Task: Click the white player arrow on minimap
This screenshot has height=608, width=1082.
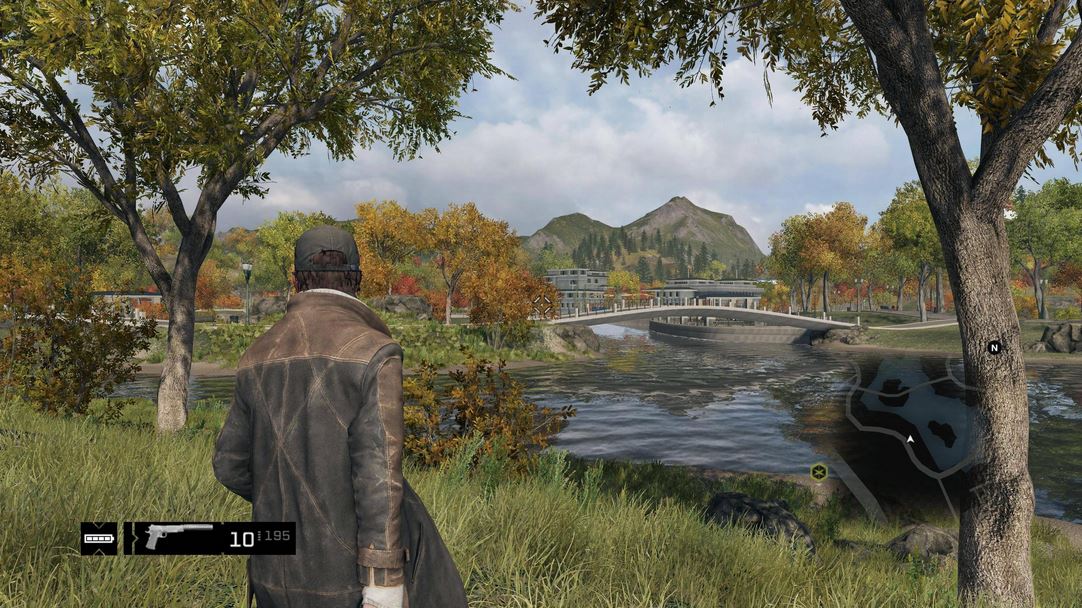Action: pos(910,438)
